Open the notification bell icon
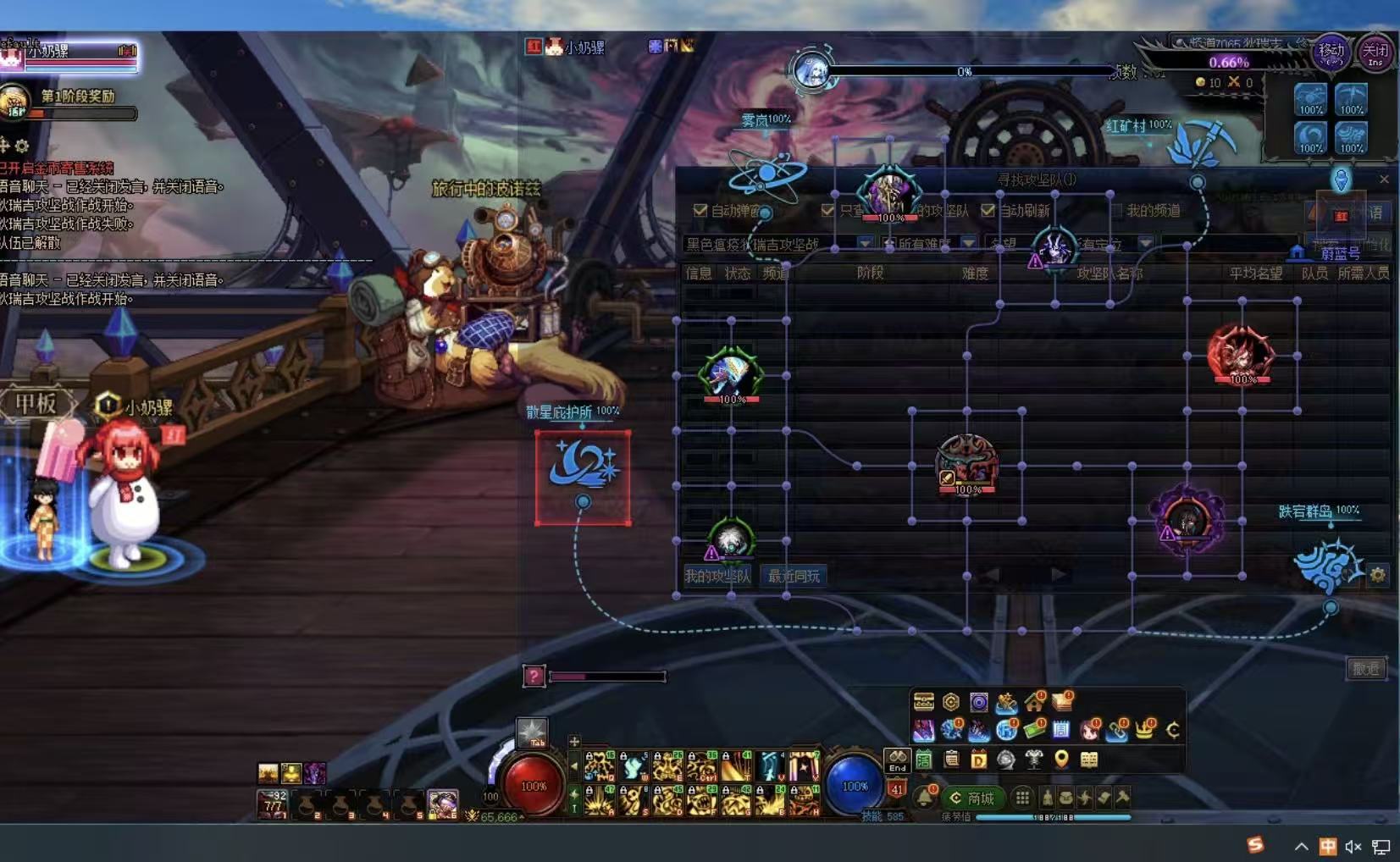 coord(925,797)
